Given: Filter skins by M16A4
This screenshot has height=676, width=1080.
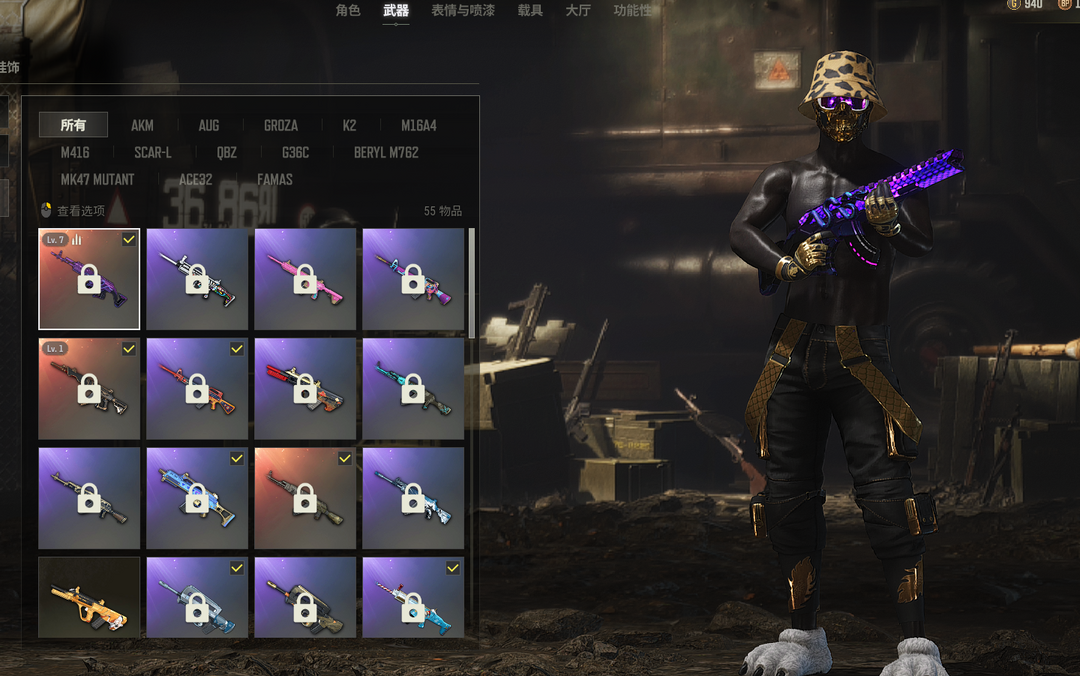Looking at the screenshot, I should click(418, 125).
